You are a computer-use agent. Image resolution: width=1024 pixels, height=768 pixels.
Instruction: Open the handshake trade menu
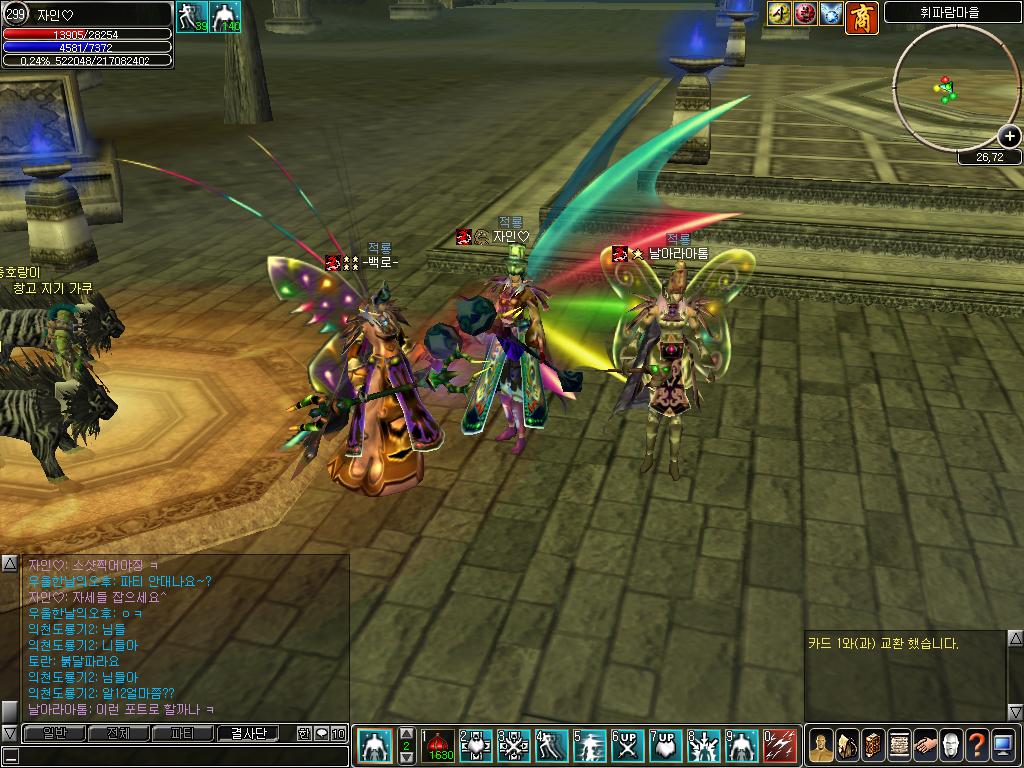pos(925,745)
